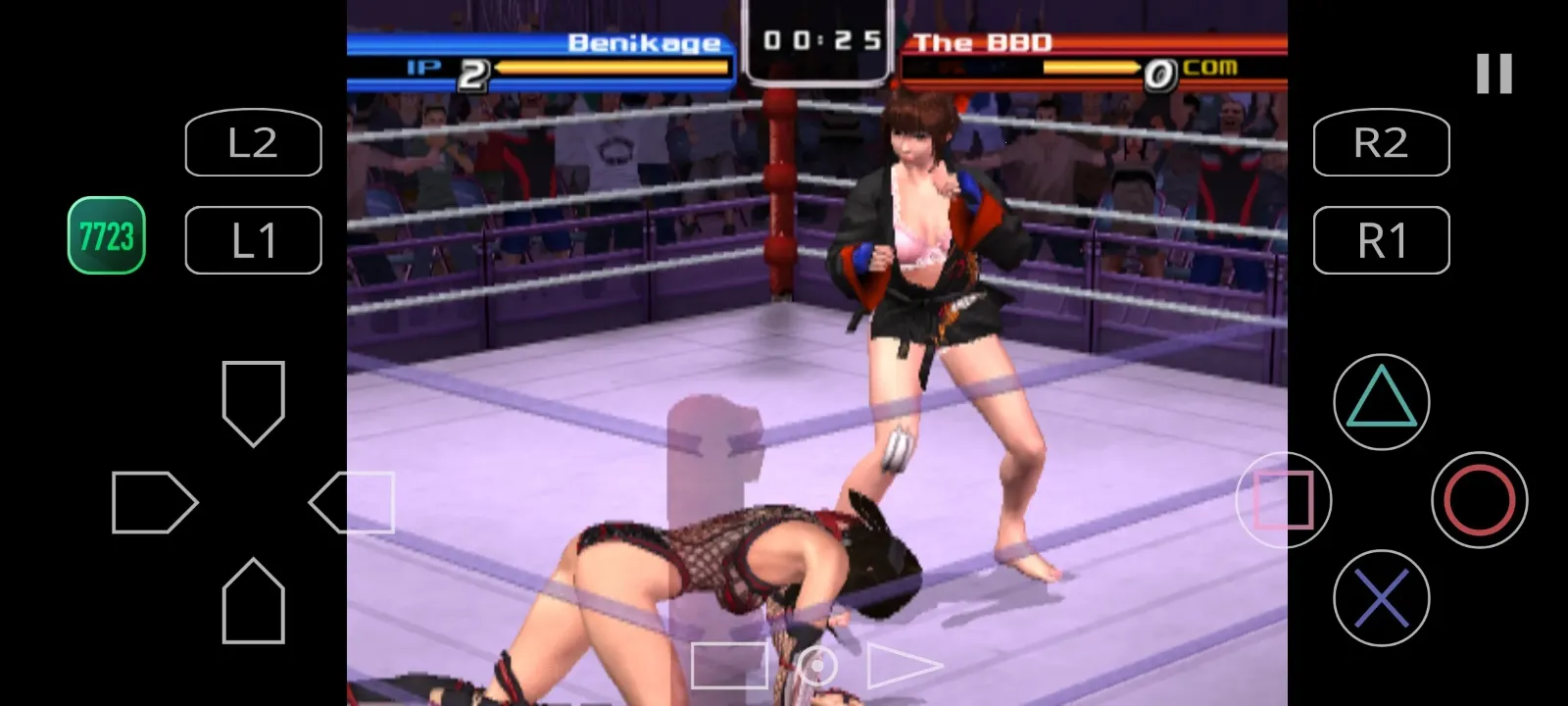Tap the L1 shoulder button

point(253,240)
